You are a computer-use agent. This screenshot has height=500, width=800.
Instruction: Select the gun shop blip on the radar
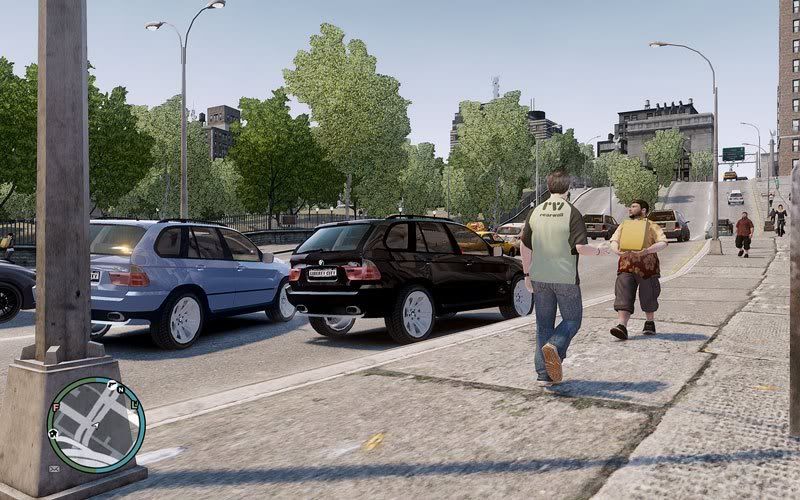[112, 385]
